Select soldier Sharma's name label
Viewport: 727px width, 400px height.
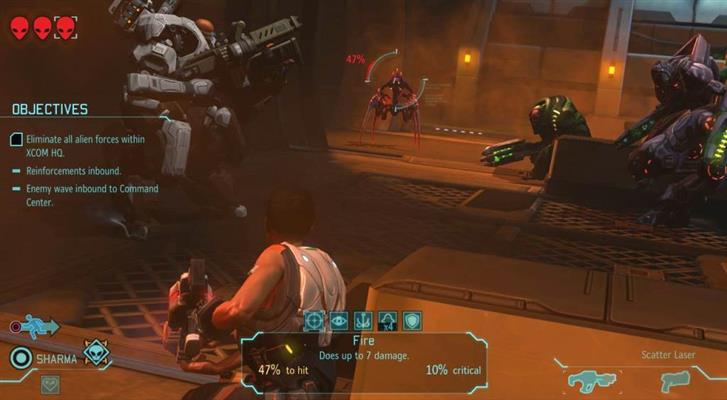[x=55, y=357]
